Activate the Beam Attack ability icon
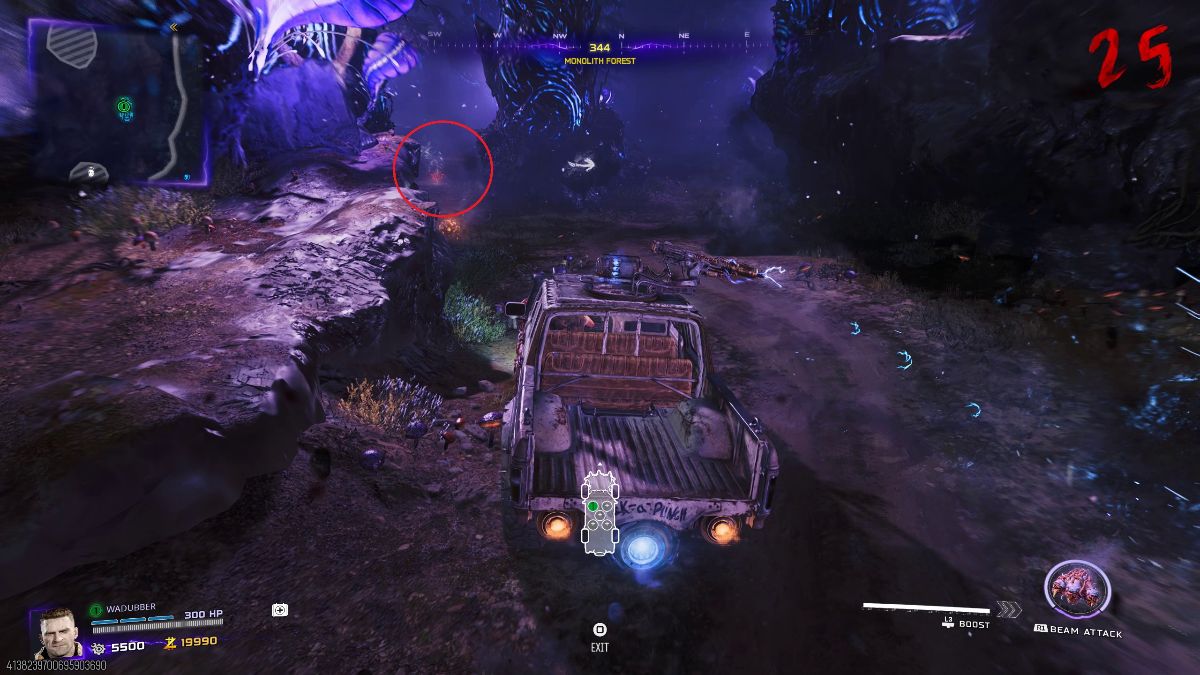Viewport: 1200px width, 675px height. pos(1076,590)
